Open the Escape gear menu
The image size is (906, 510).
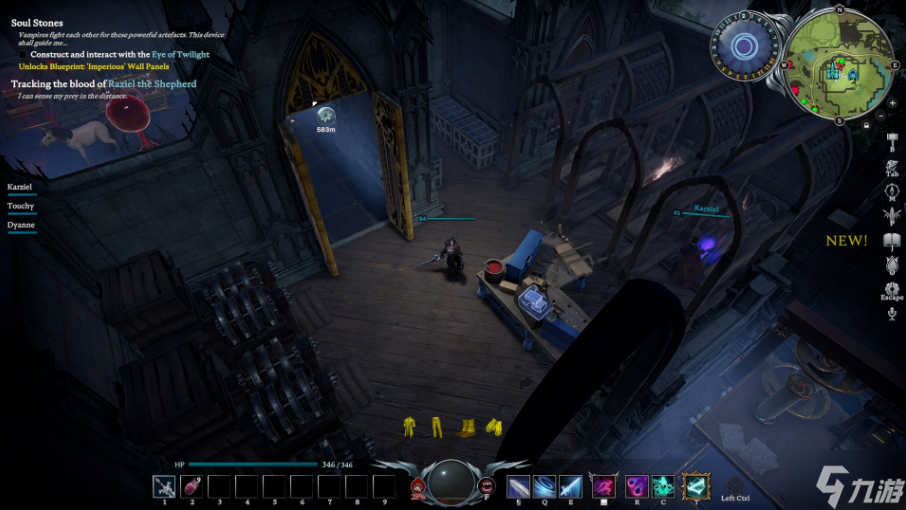(x=892, y=289)
